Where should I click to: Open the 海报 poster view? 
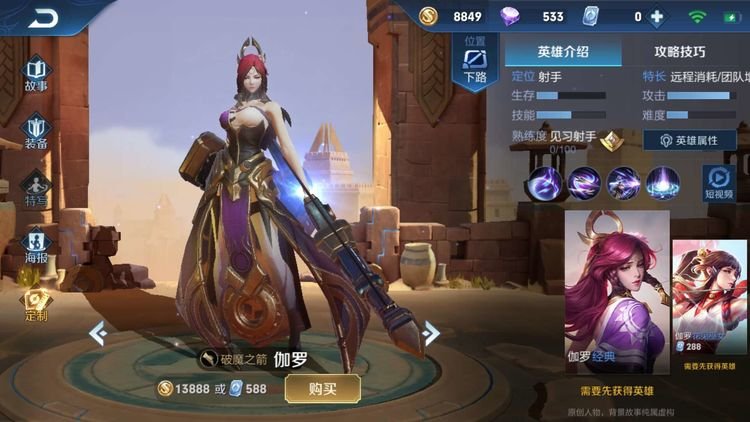tap(36, 247)
